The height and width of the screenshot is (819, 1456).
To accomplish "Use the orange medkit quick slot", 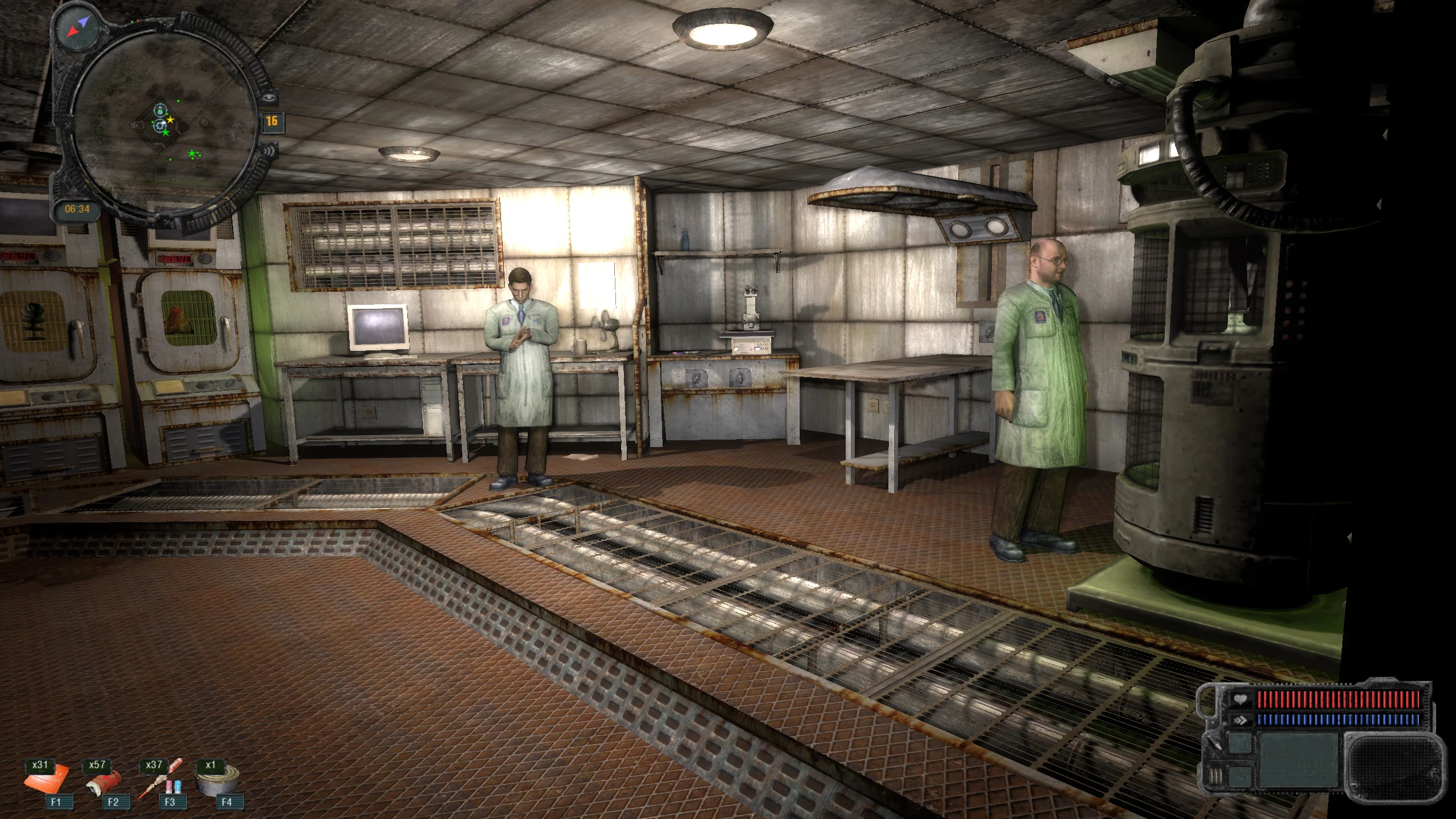I will pyautogui.click(x=47, y=780).
